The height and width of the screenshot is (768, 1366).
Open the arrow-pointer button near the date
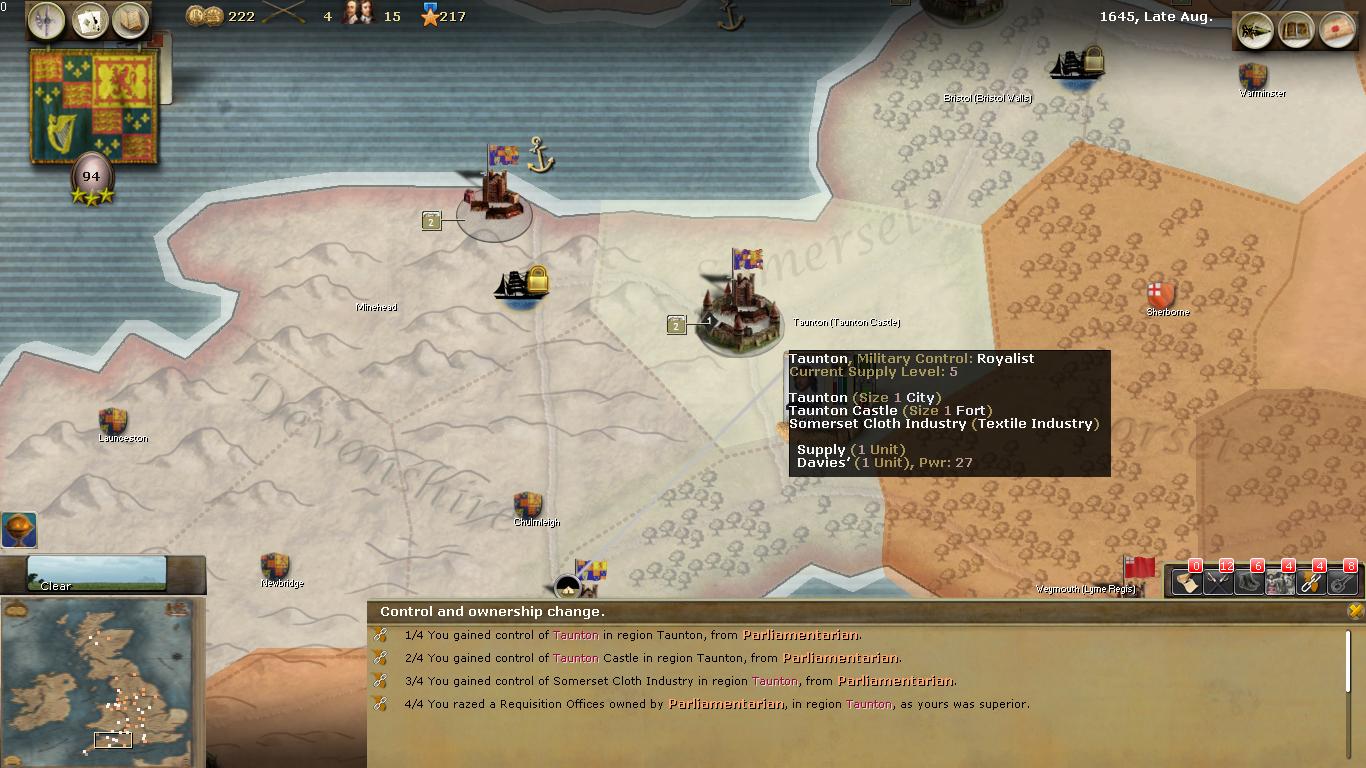1255,30
